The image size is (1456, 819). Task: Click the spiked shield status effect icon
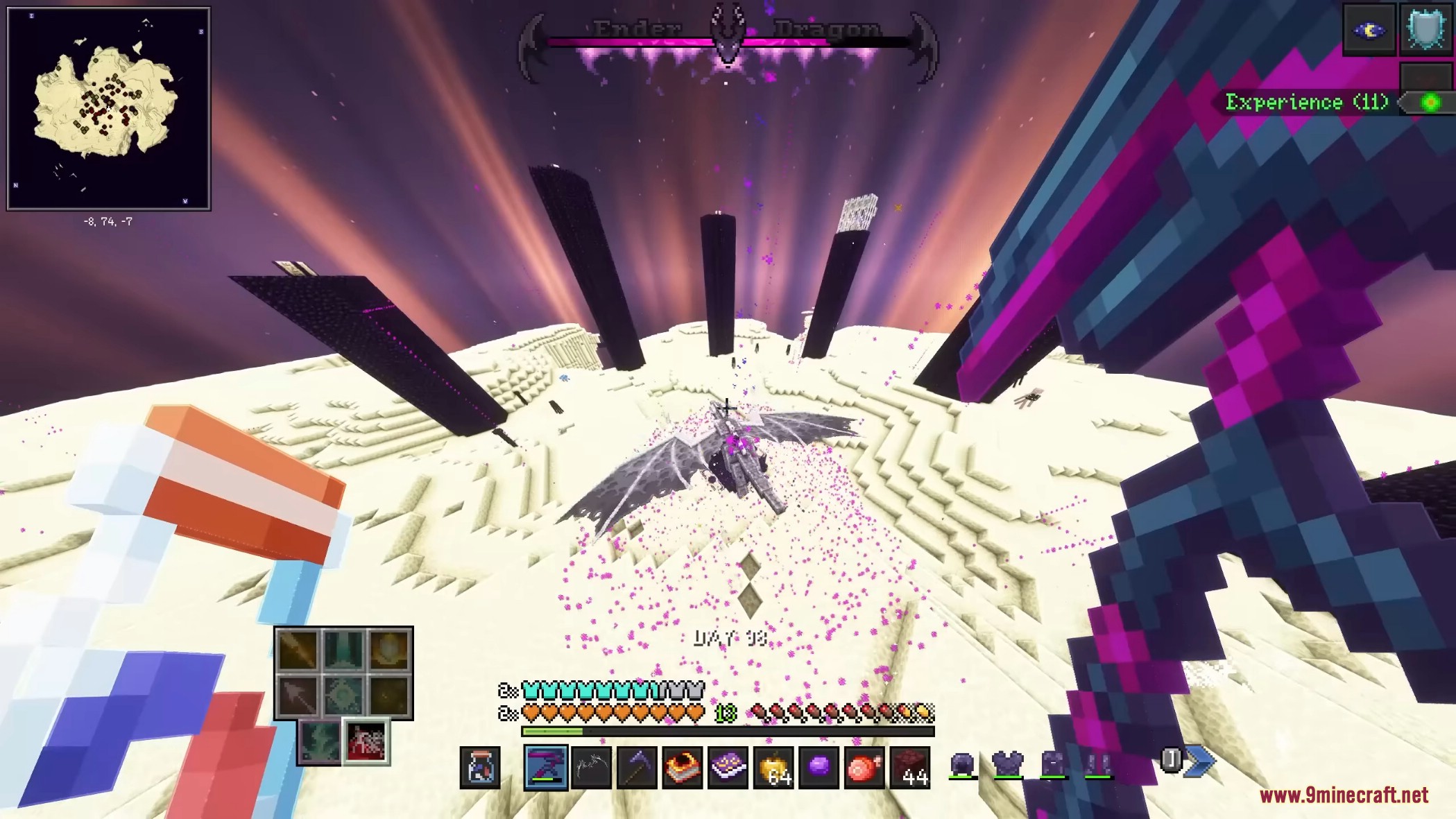coord(1426,30)
